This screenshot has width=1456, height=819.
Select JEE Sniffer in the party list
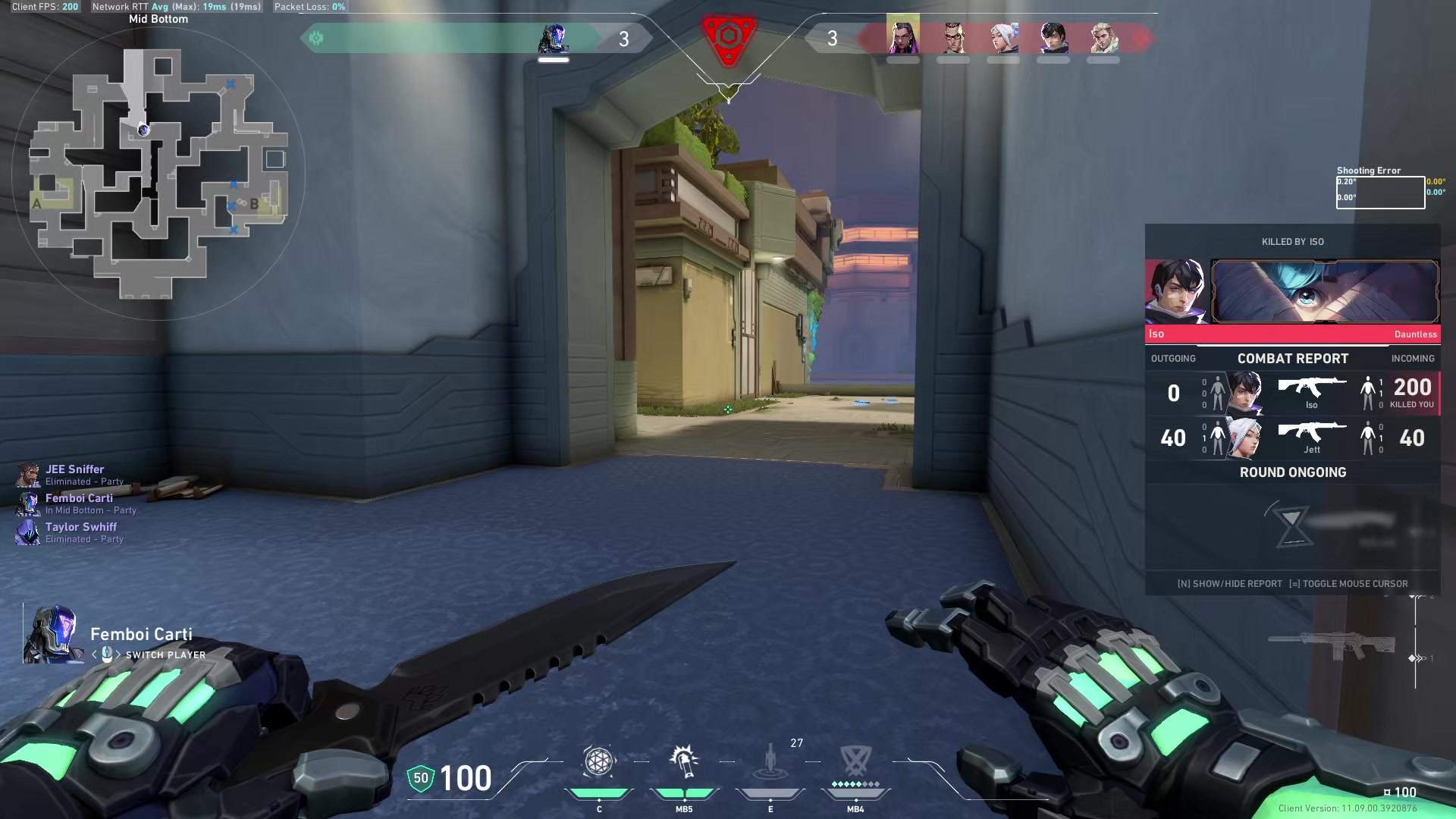74,469
